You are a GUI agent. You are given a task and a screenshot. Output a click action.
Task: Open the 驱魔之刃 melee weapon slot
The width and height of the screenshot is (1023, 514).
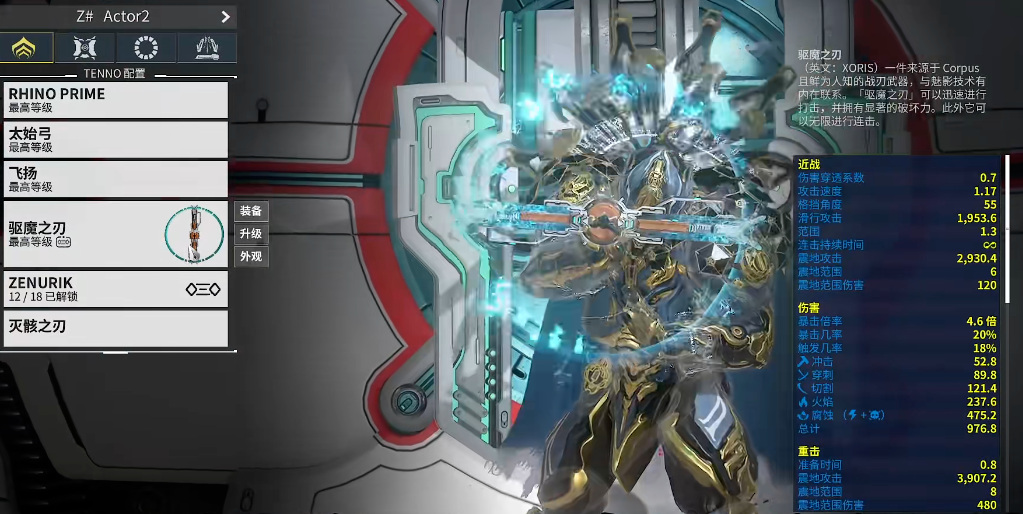coord(115,234)
